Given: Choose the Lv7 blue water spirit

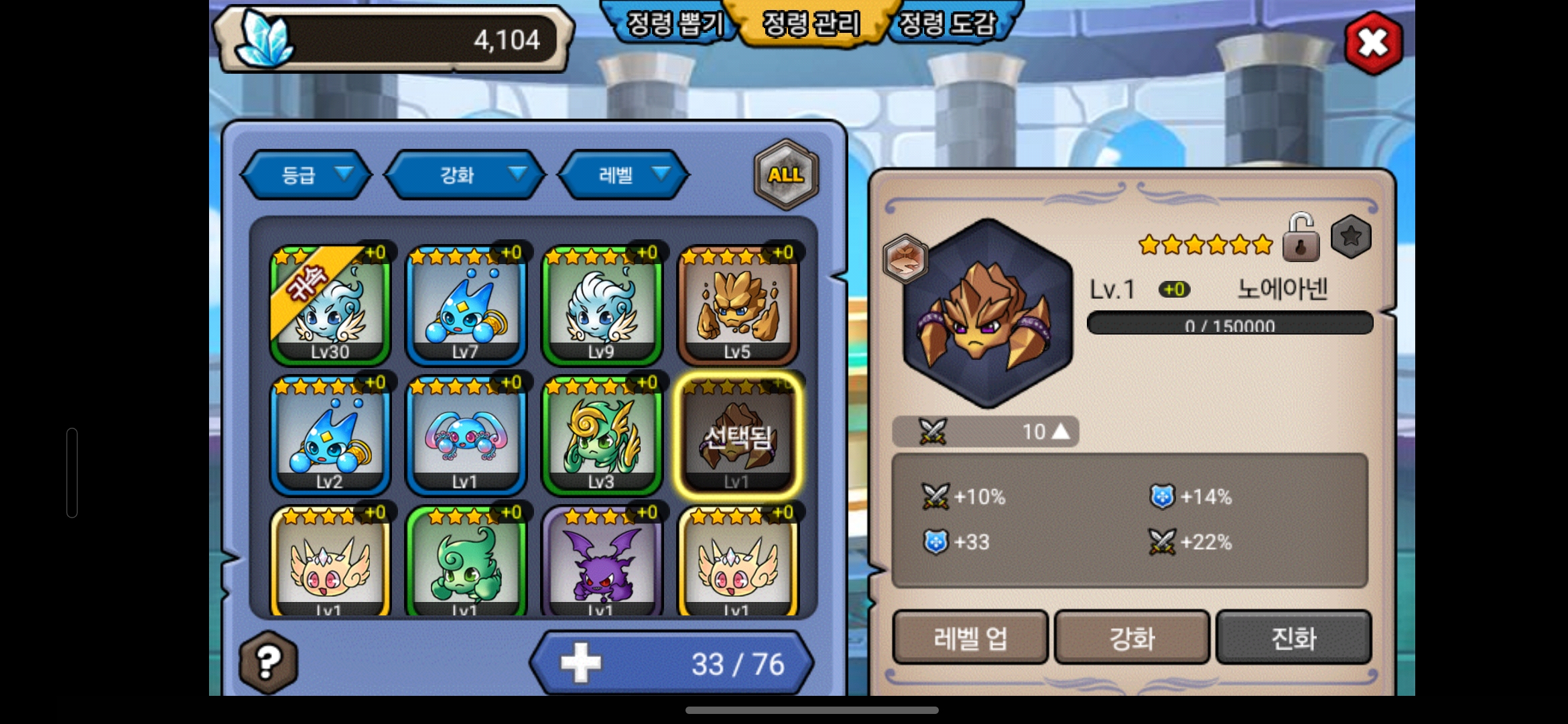Looking at the screenshot, I should coord(466,305).
